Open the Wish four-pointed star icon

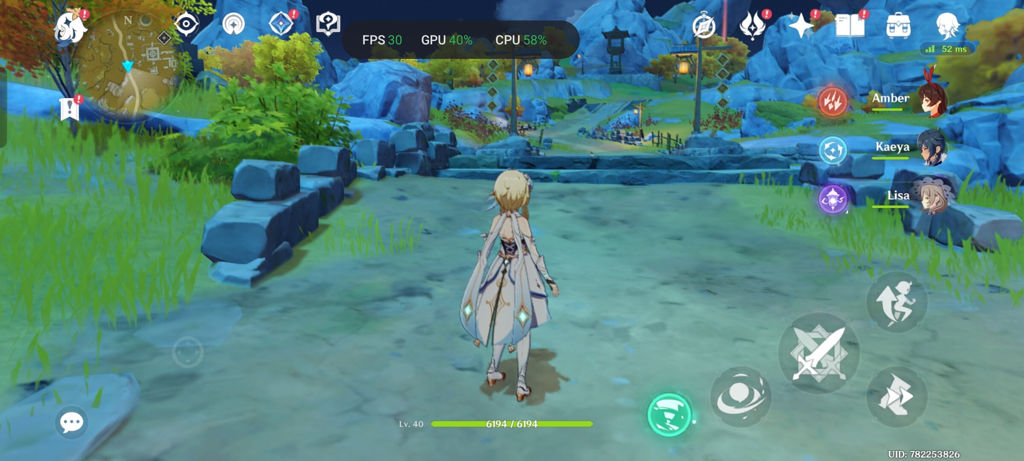[801, 26]
